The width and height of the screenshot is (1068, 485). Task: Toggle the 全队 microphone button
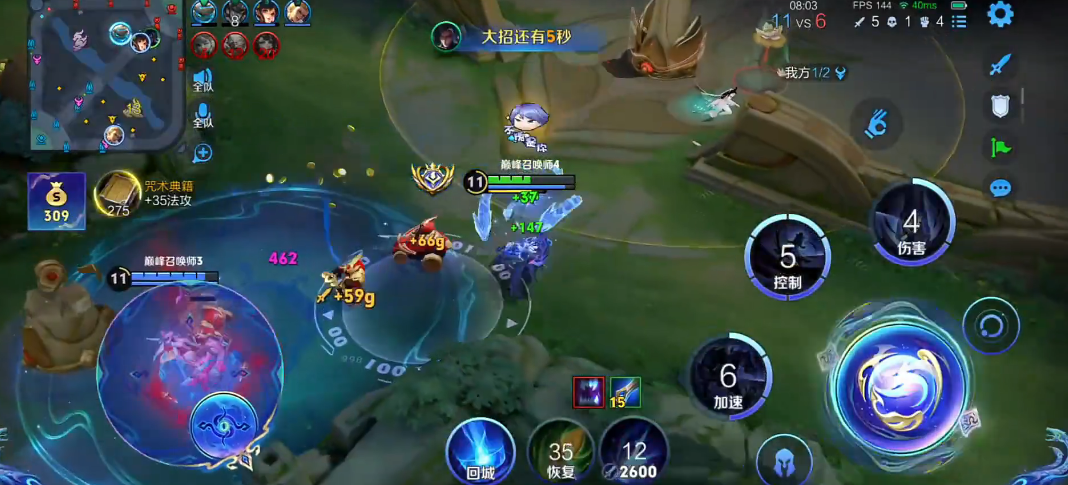pos(203,115)
